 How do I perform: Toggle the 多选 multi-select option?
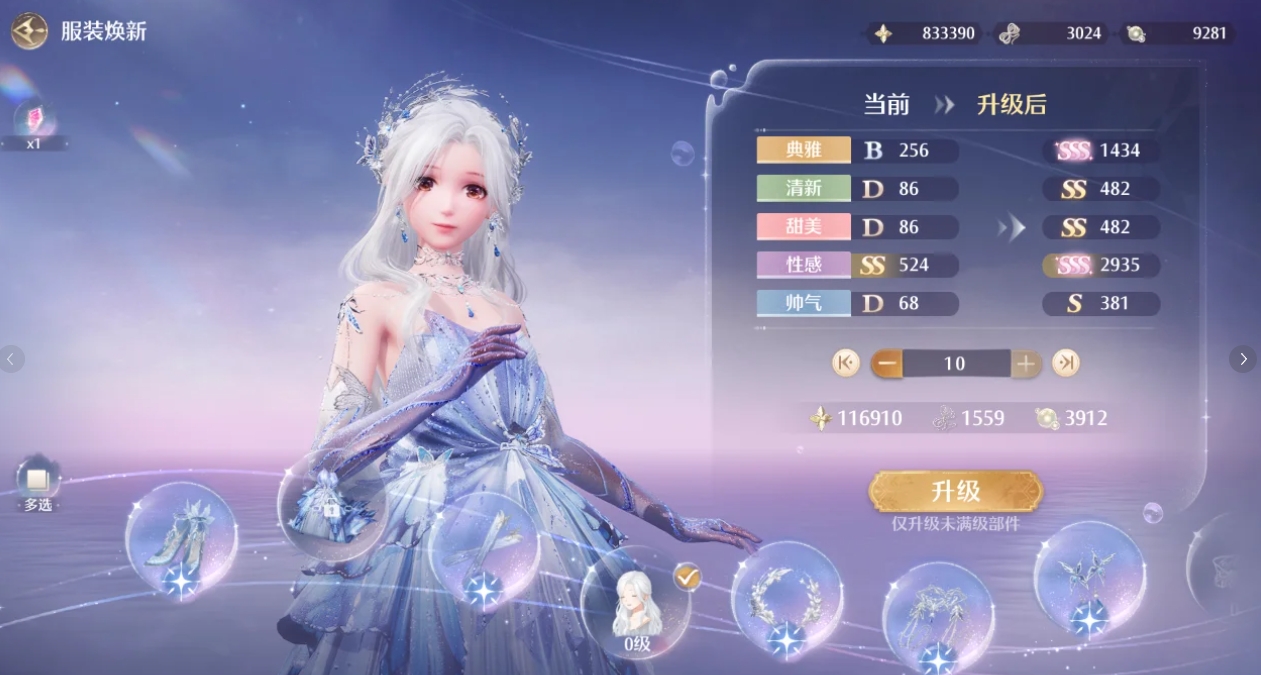click(x=39, y=481)
